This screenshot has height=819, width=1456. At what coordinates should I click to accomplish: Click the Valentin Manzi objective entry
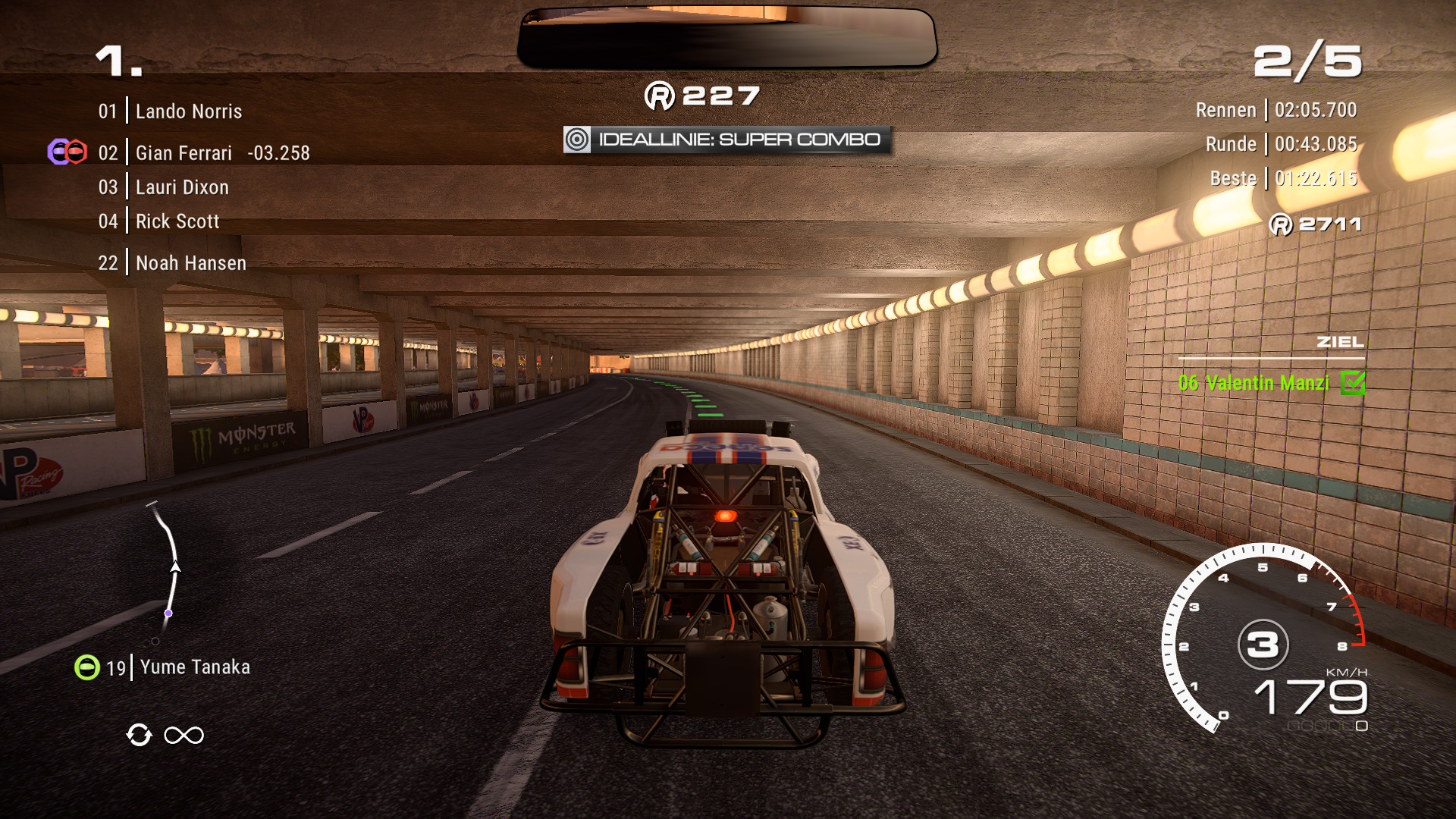1253,384
